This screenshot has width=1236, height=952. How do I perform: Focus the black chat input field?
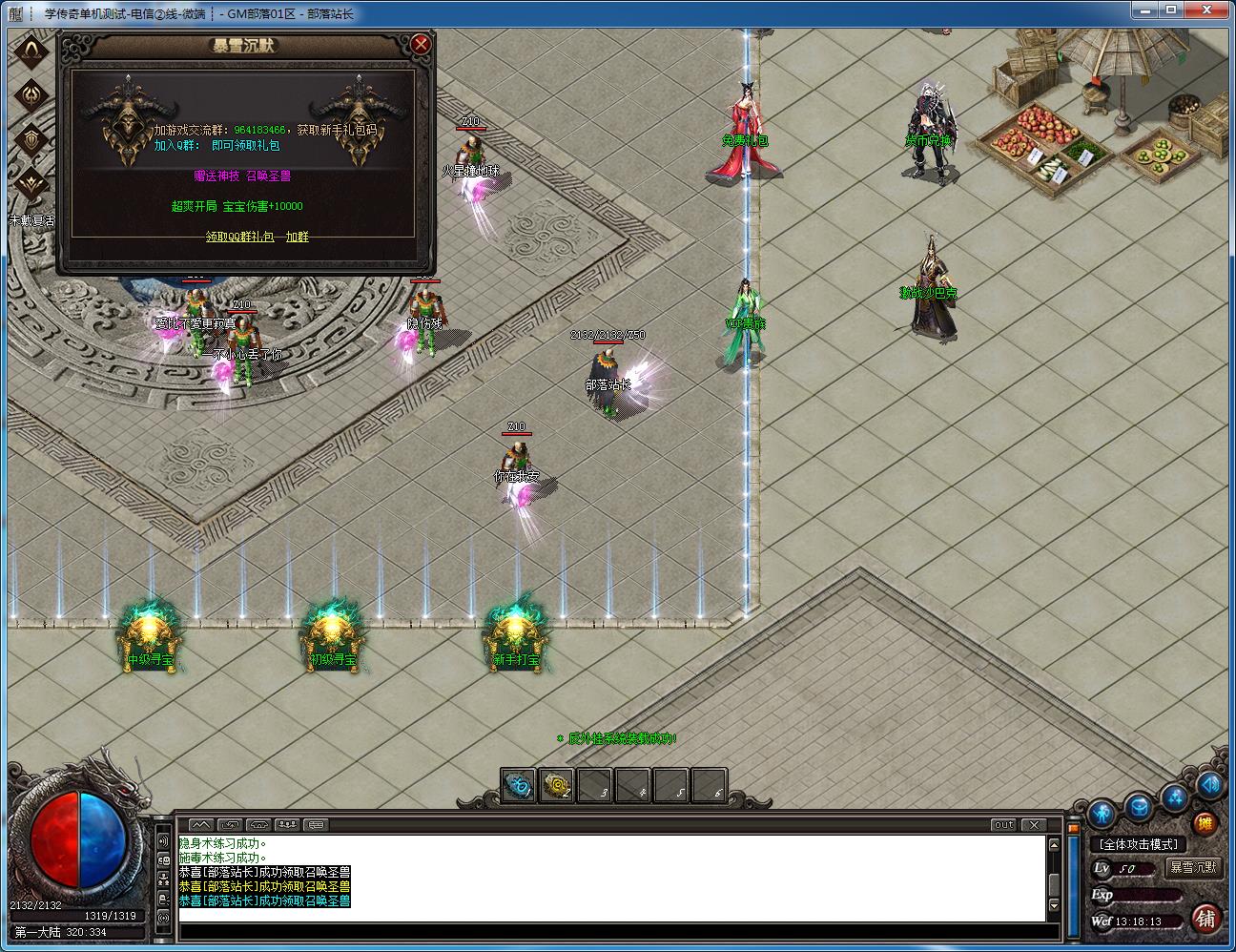click(610, 932)
